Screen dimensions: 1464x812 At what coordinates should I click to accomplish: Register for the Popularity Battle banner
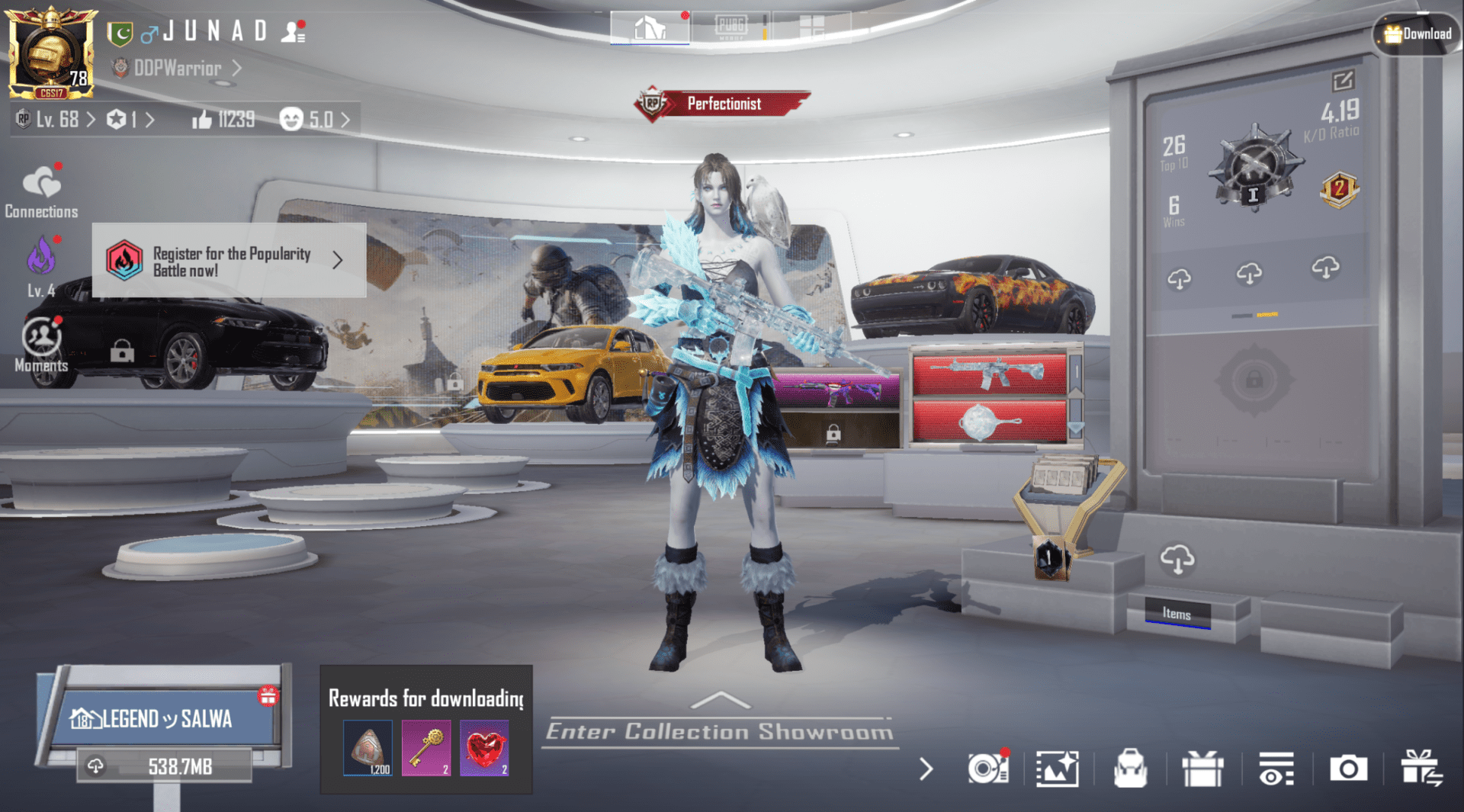coord(229,262)
